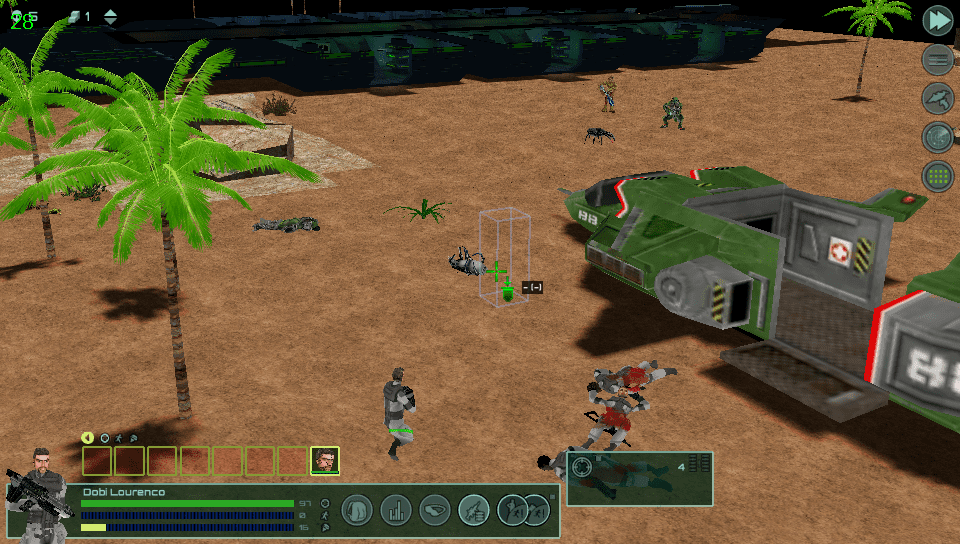Select the soldier portrait in squad bar
This screenshot has height=544, width=960.
[324, 460]
